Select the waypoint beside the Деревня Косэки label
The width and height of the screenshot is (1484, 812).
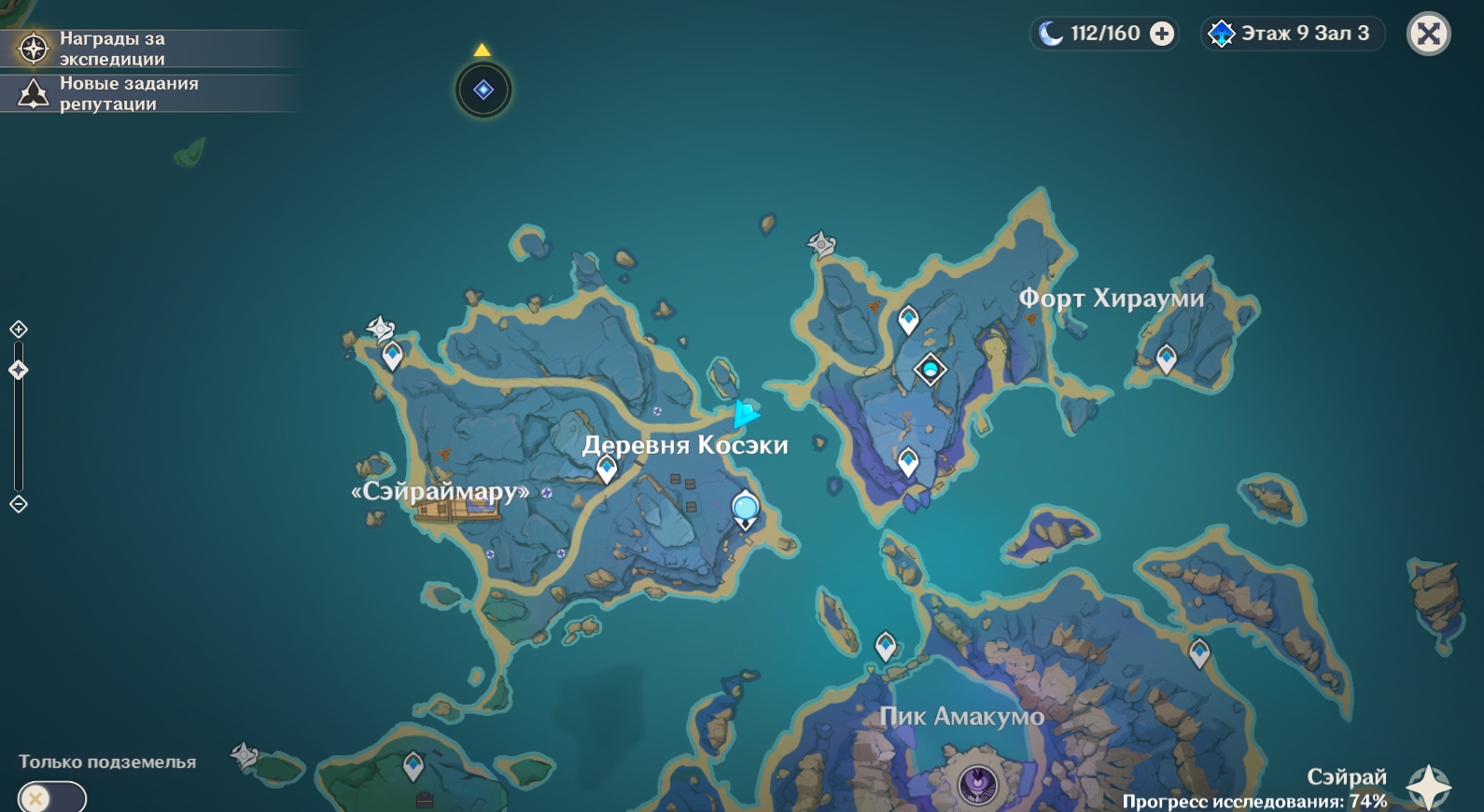coord(607,468)
